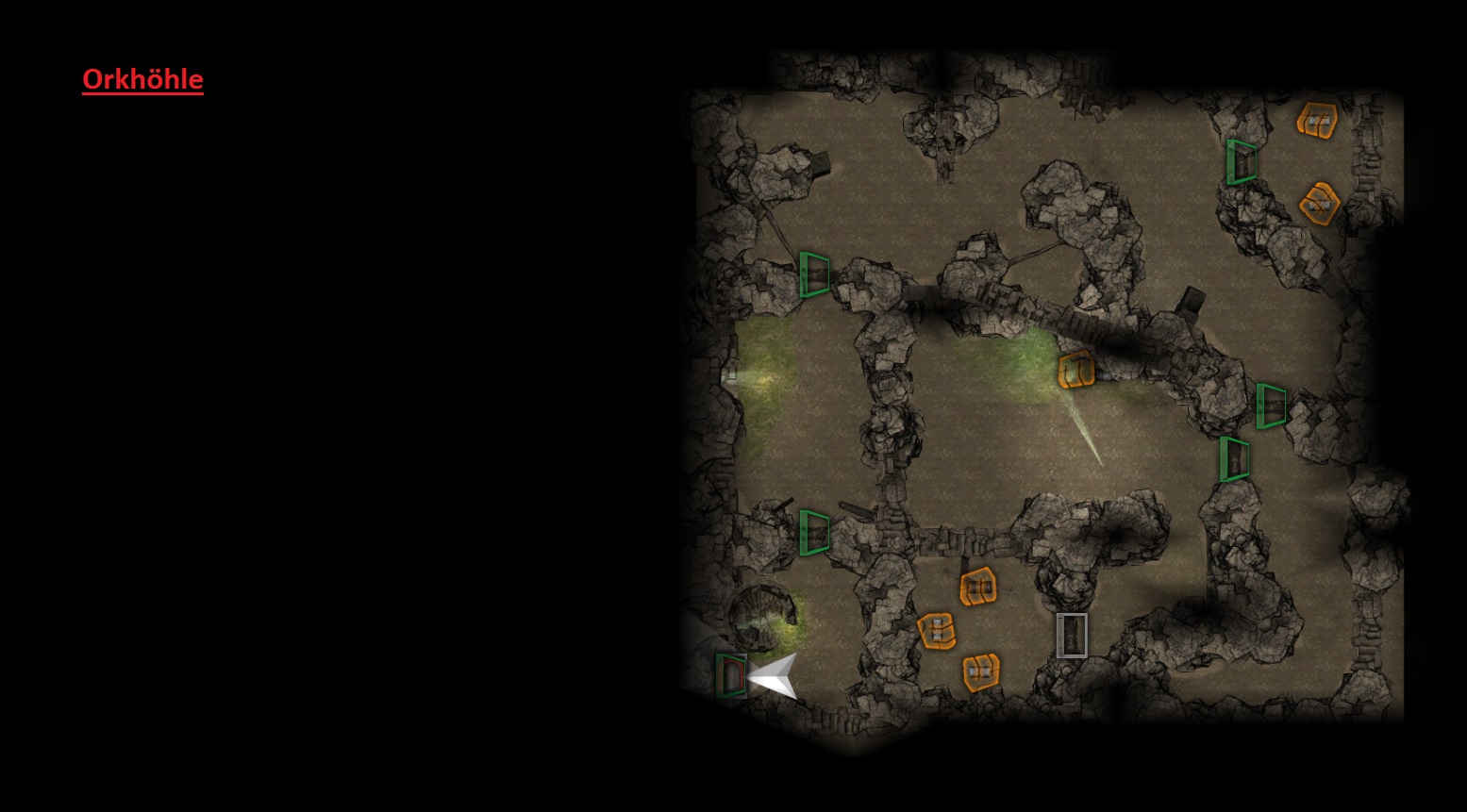Open the red Orkhöhle title link

(x=142, y=79)
